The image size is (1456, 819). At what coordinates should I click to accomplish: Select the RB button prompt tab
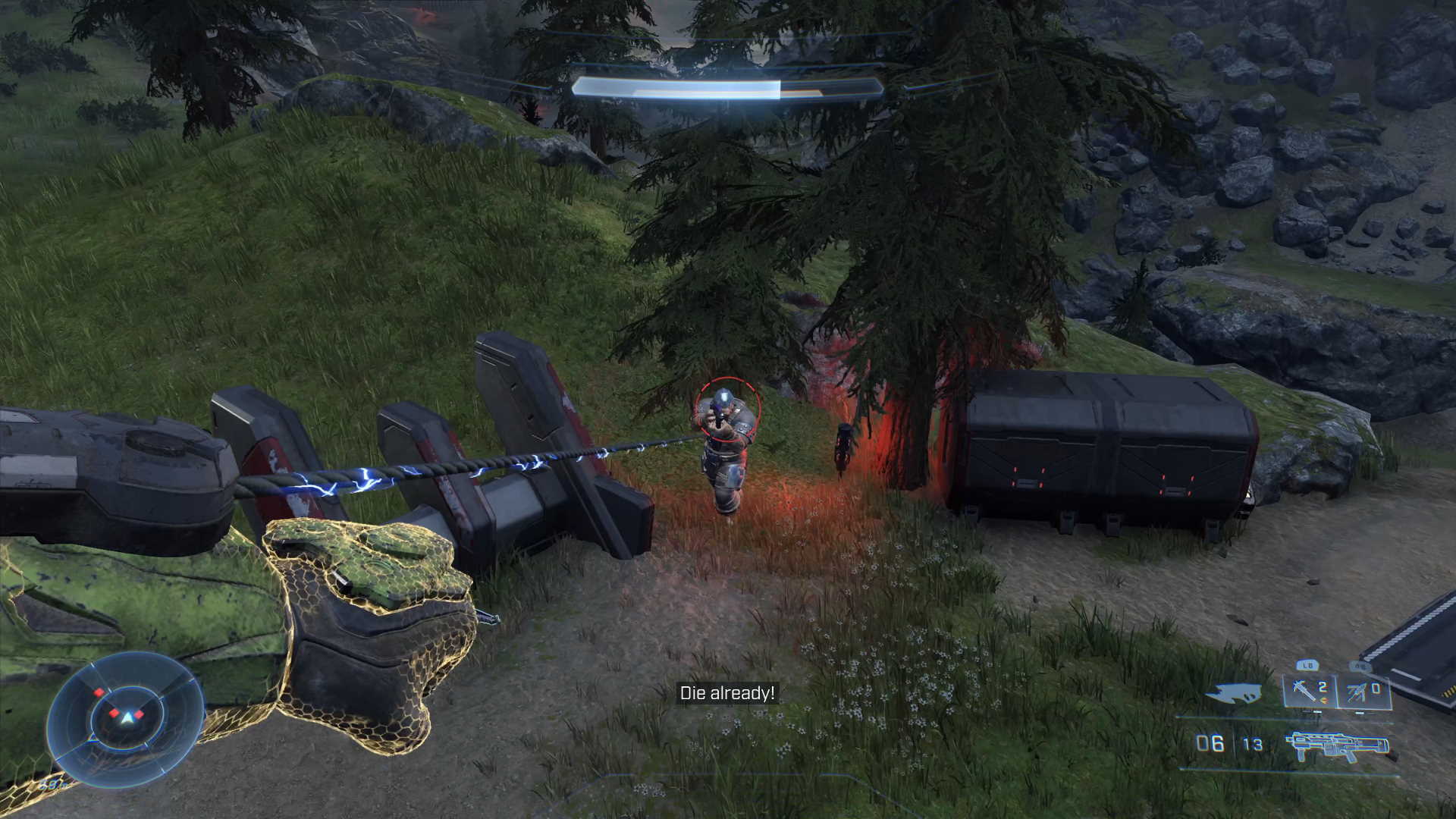1360,666
